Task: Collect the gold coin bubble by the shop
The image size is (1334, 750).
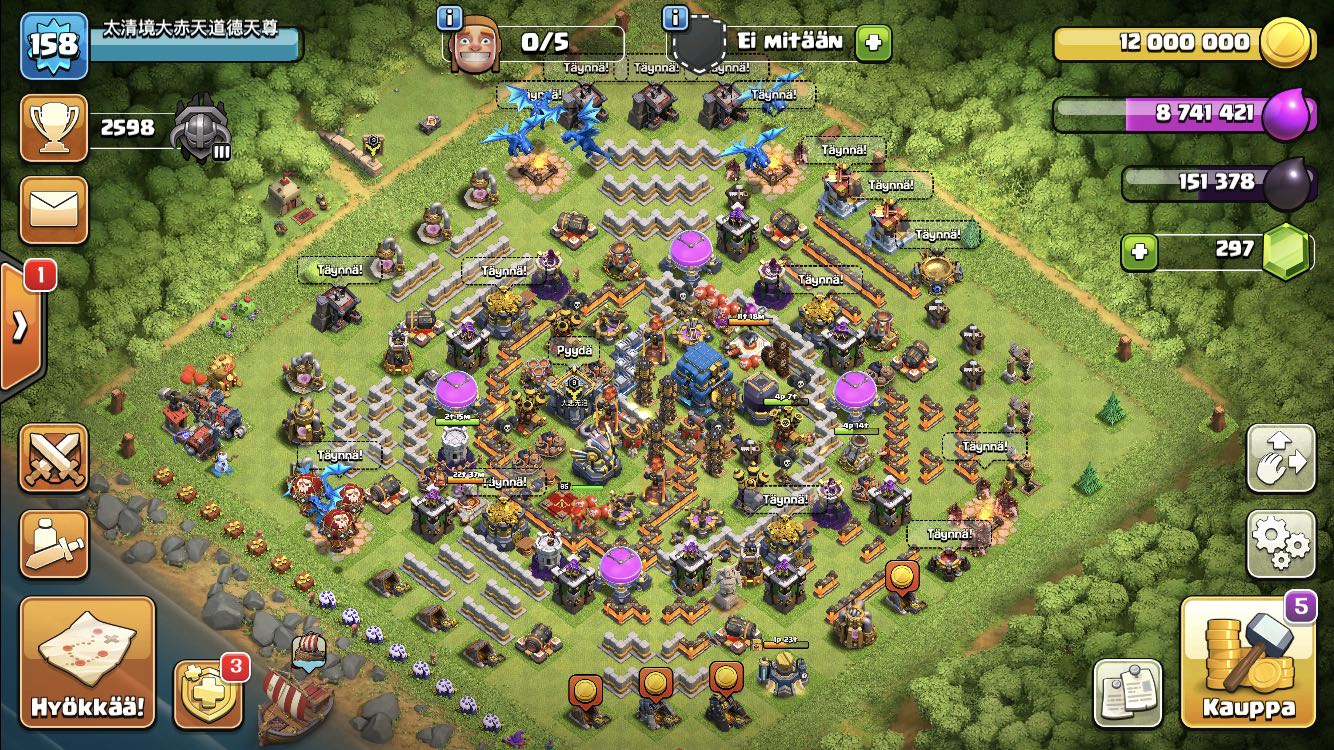Action: click(902, 577)
